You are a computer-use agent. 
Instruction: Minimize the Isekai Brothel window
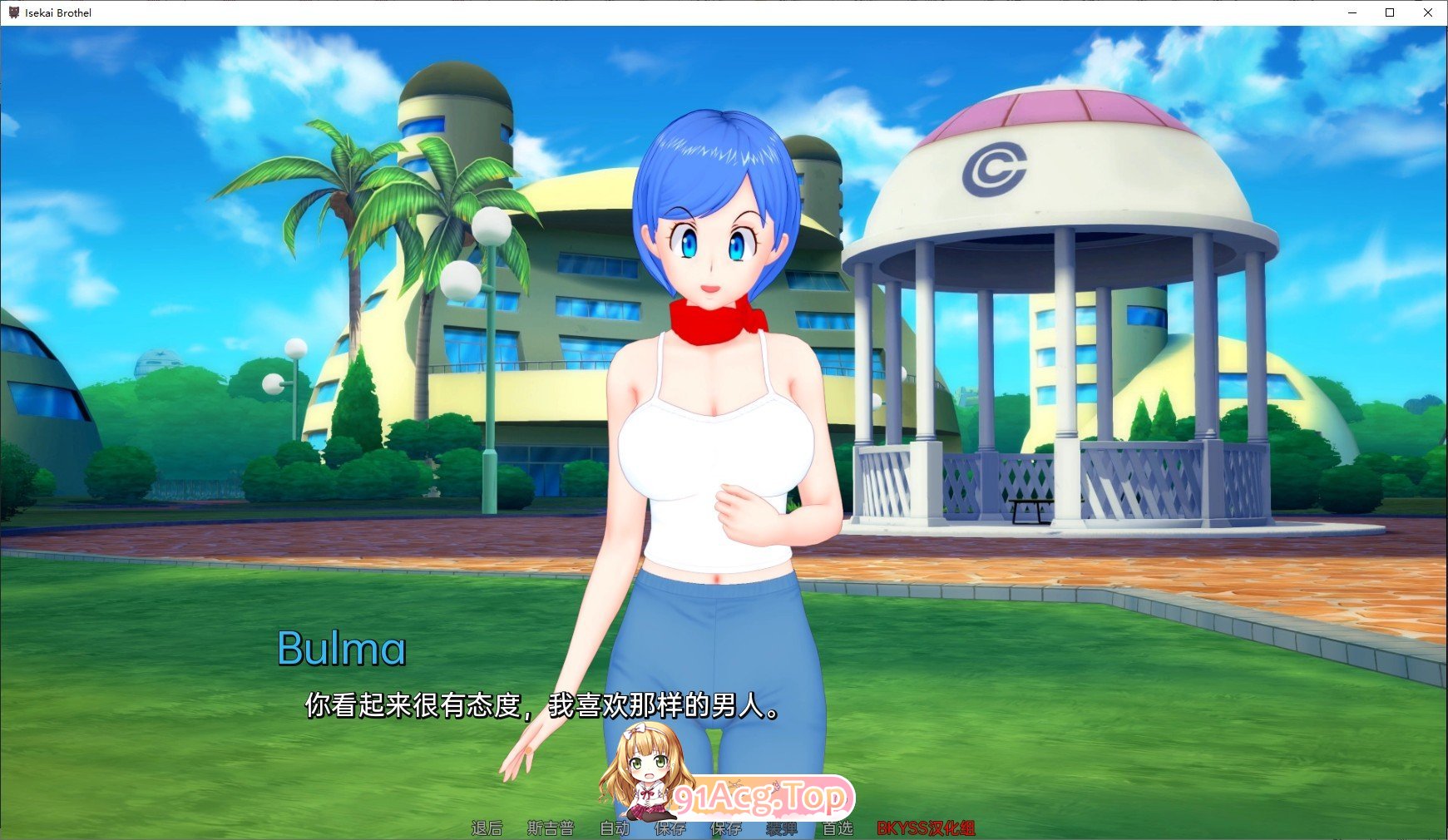[x=1352, y=12]
